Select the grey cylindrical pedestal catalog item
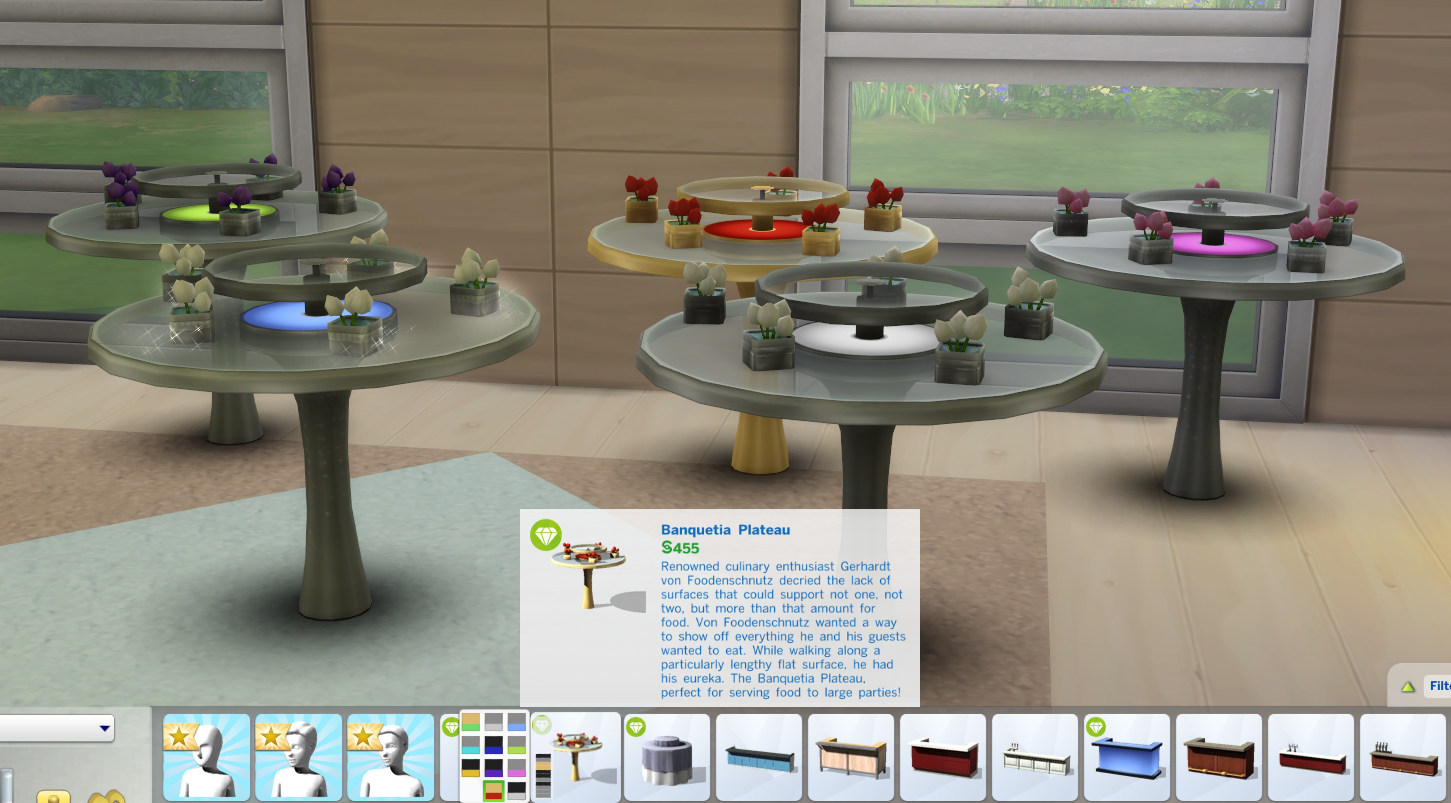1451x803 pixels. [x=667, y=756]
